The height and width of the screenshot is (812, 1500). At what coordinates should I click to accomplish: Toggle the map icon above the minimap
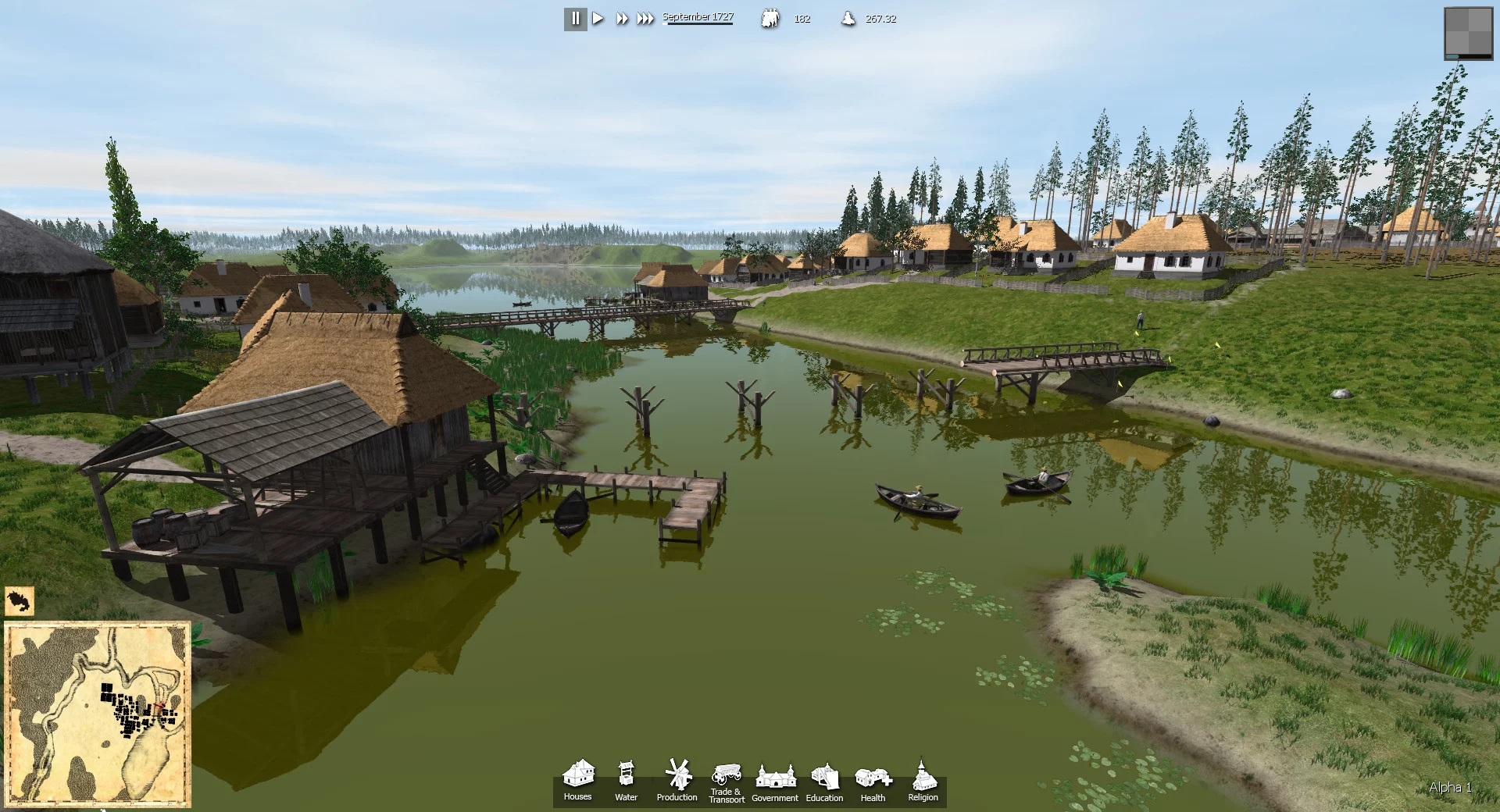(x=20, y=602)
